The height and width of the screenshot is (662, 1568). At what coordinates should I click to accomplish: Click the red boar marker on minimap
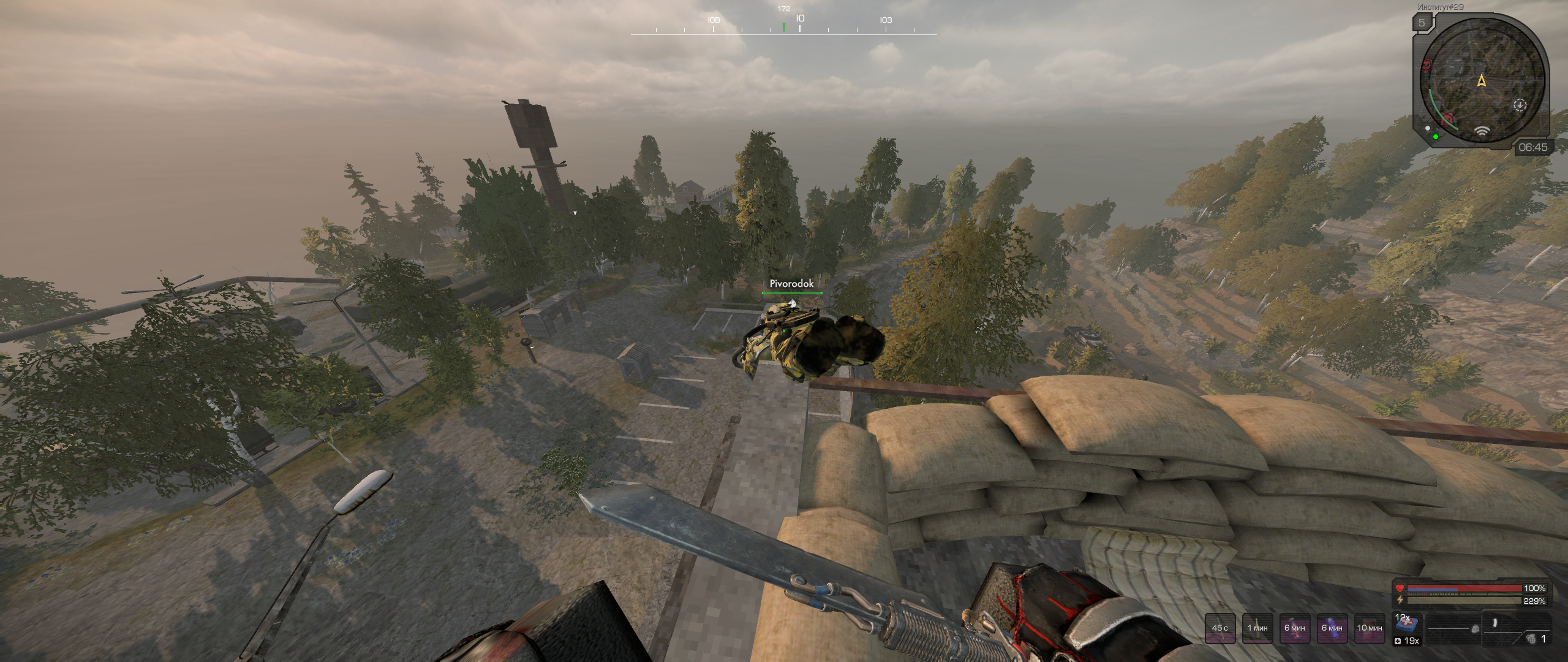tap(1448, 118)
